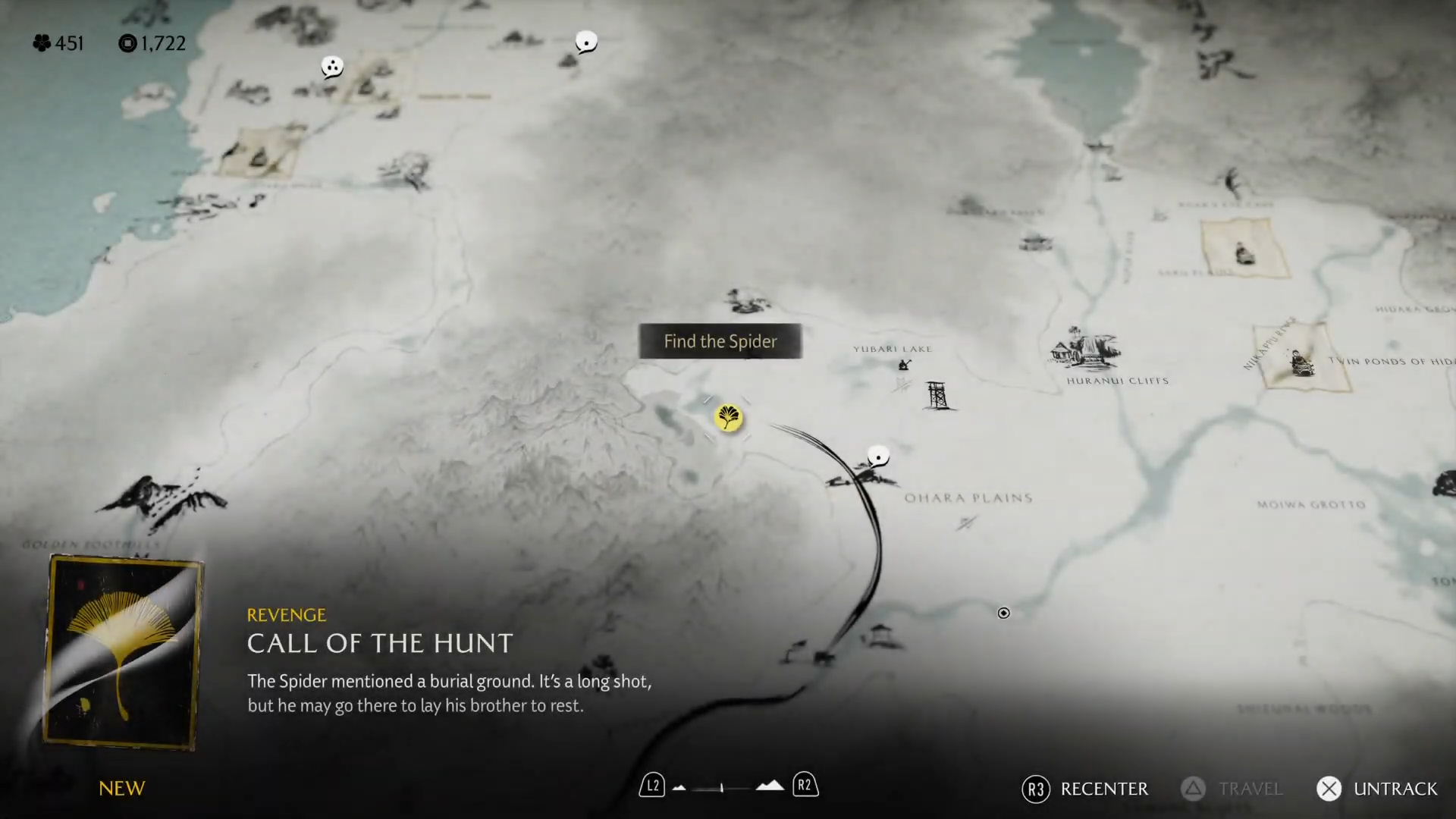The width and height of the screenshot is (1456, 819).
Task: Click the small mountain zoom-out icon
Action: click(x=679, y=787)
